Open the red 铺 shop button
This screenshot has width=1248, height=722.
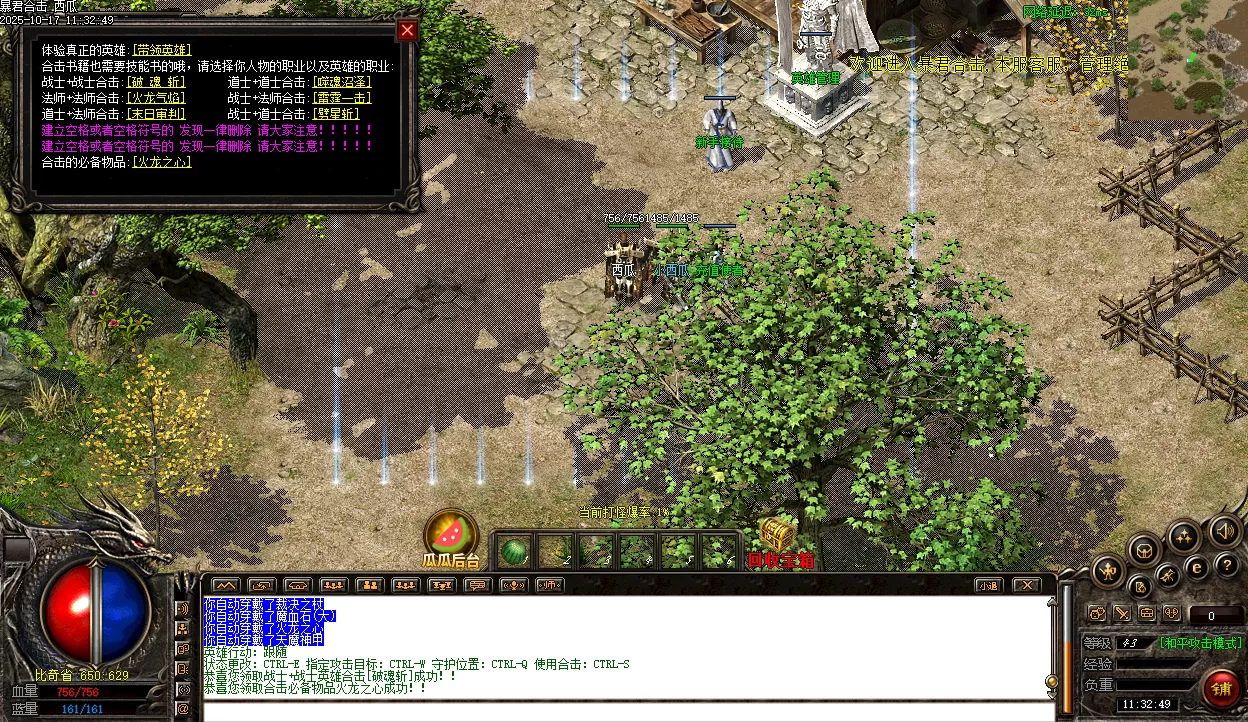click(1221, 689)
